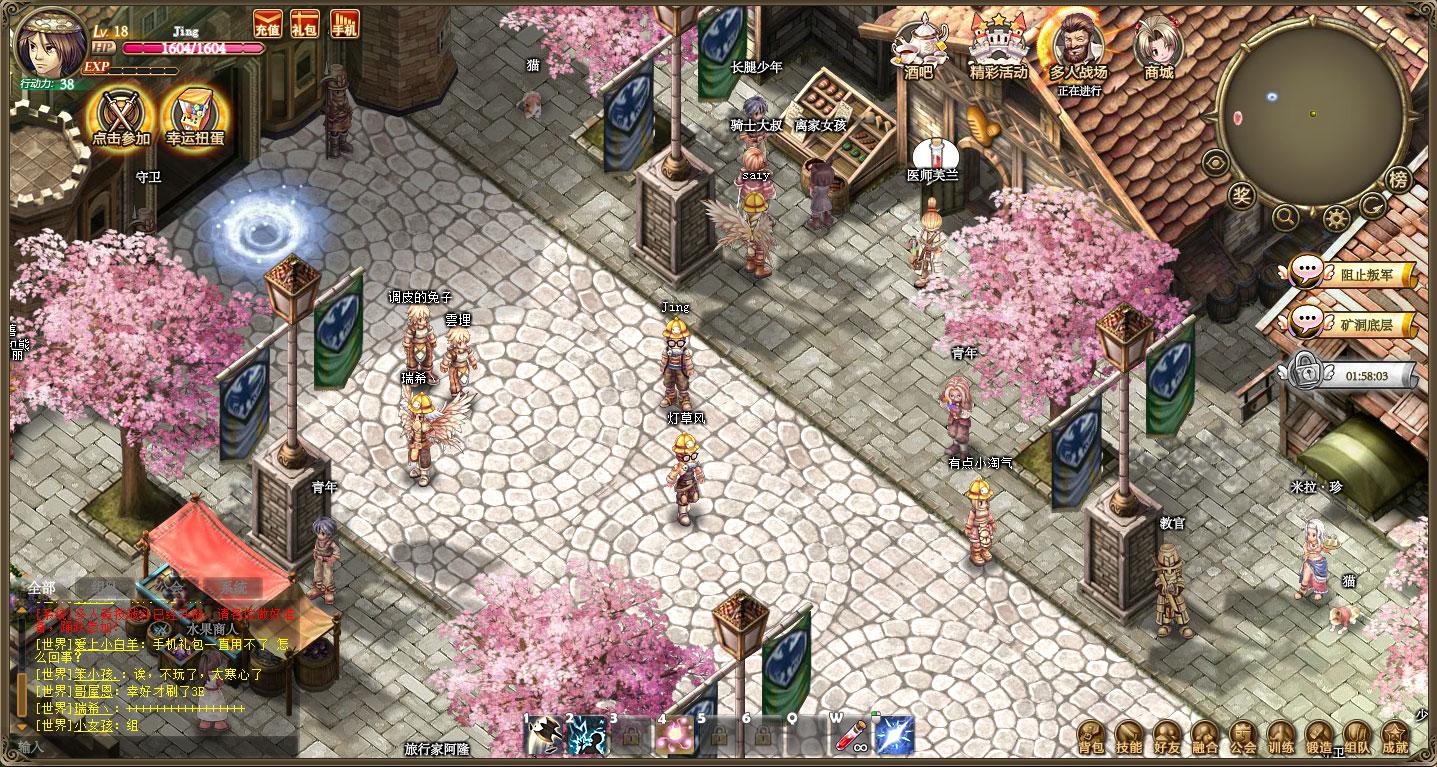Open settings via the gear icon
Image resolution: width=1437 pixels, height=767 pixels.
pyautogui.click(x=1335, y=217)
